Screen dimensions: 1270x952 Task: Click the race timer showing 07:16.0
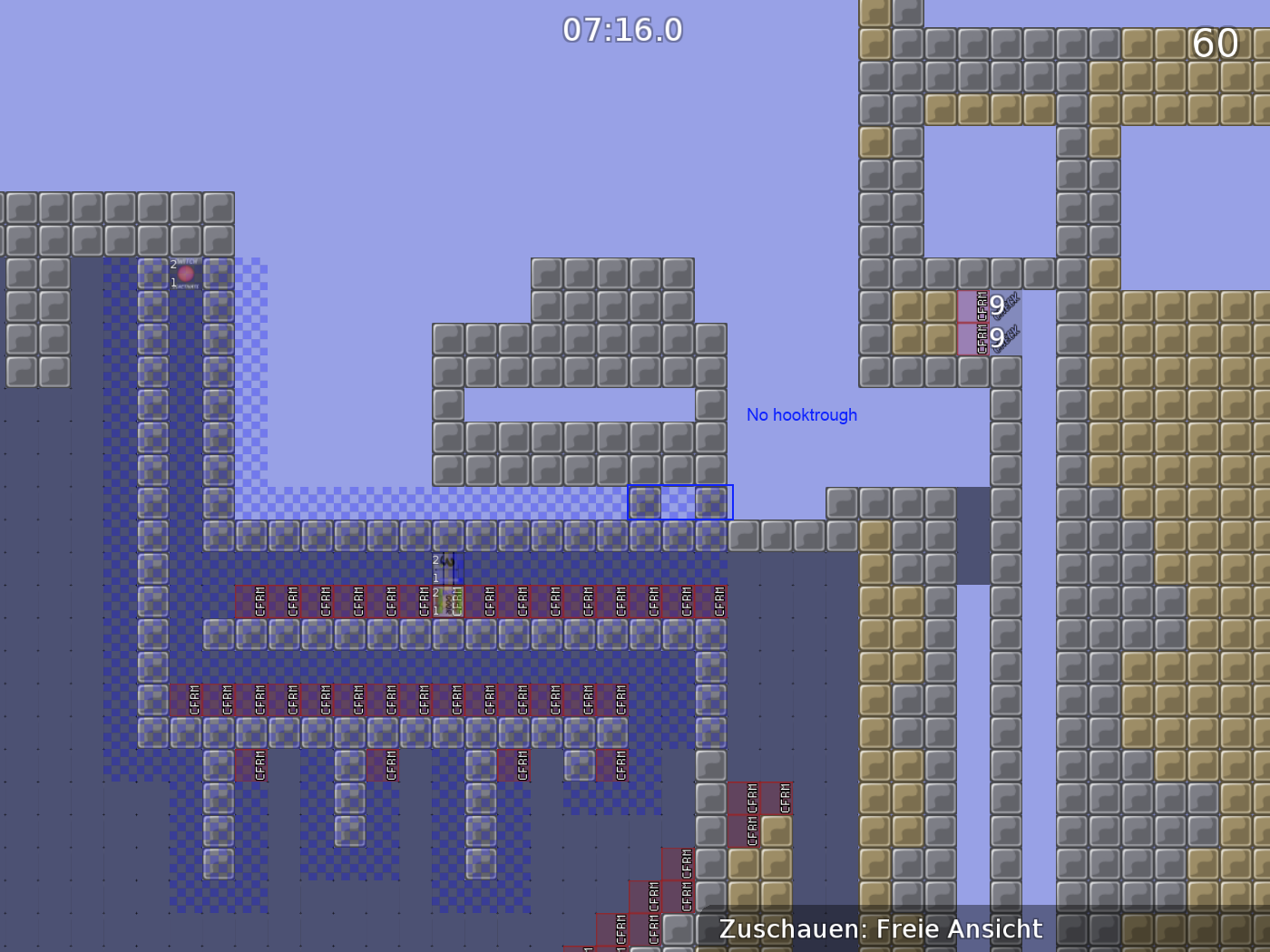coord(621,30)
